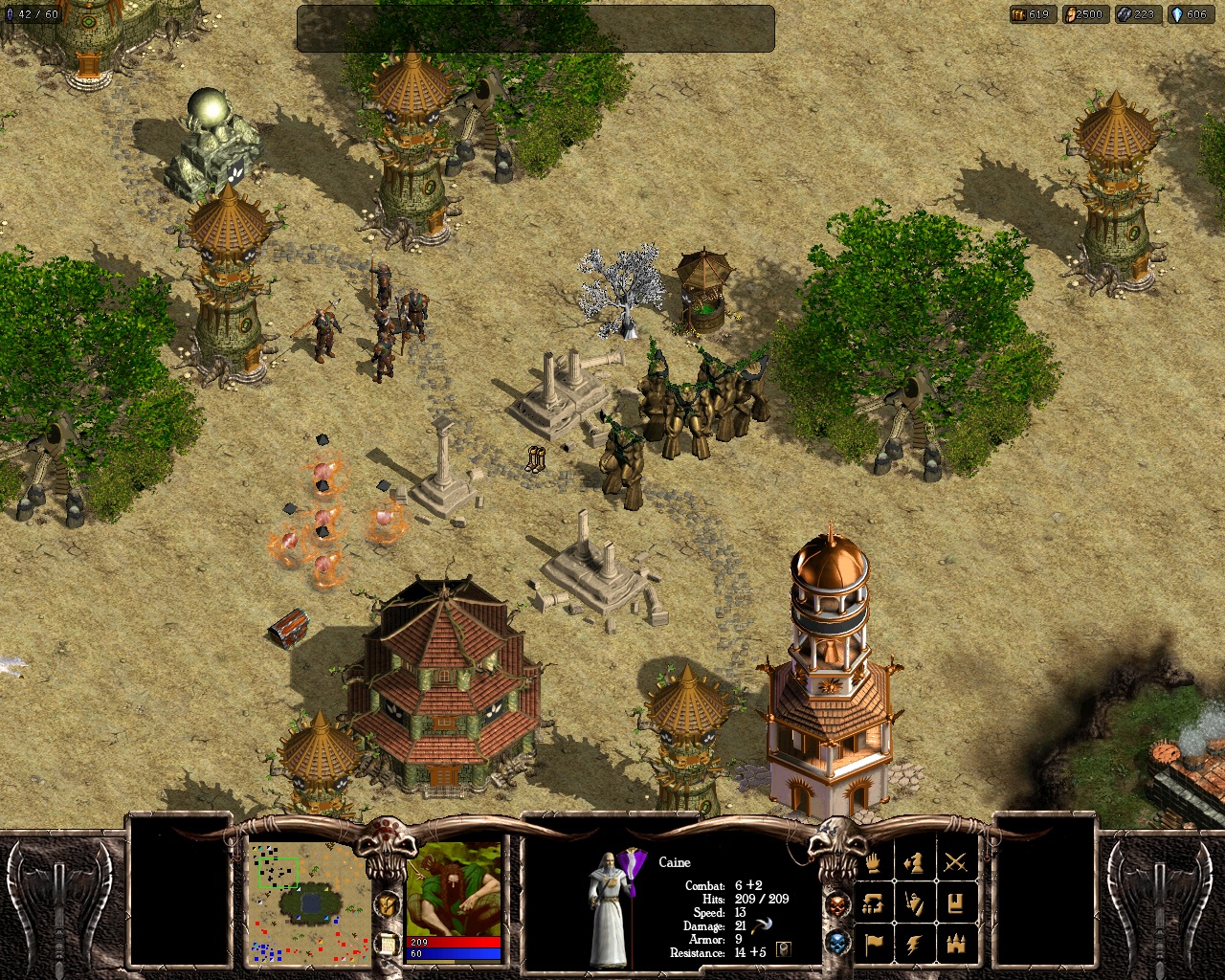Screen dimensions: 1225x980
Task: Toggle the red skull indicator beside the command grid
Action: pos(837,903)
